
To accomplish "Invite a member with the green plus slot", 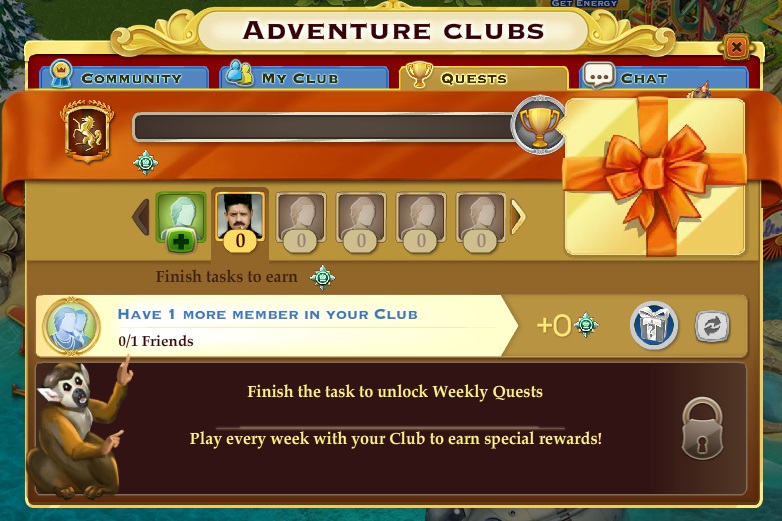I will coord(181,218).
